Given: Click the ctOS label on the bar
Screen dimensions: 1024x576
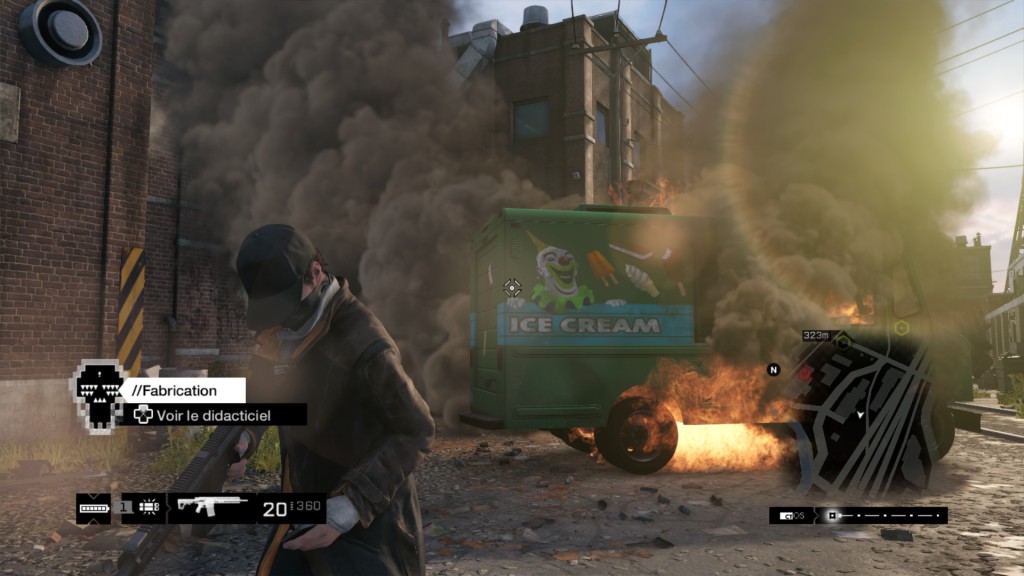Looking at the screenshot, I should 793,516.
